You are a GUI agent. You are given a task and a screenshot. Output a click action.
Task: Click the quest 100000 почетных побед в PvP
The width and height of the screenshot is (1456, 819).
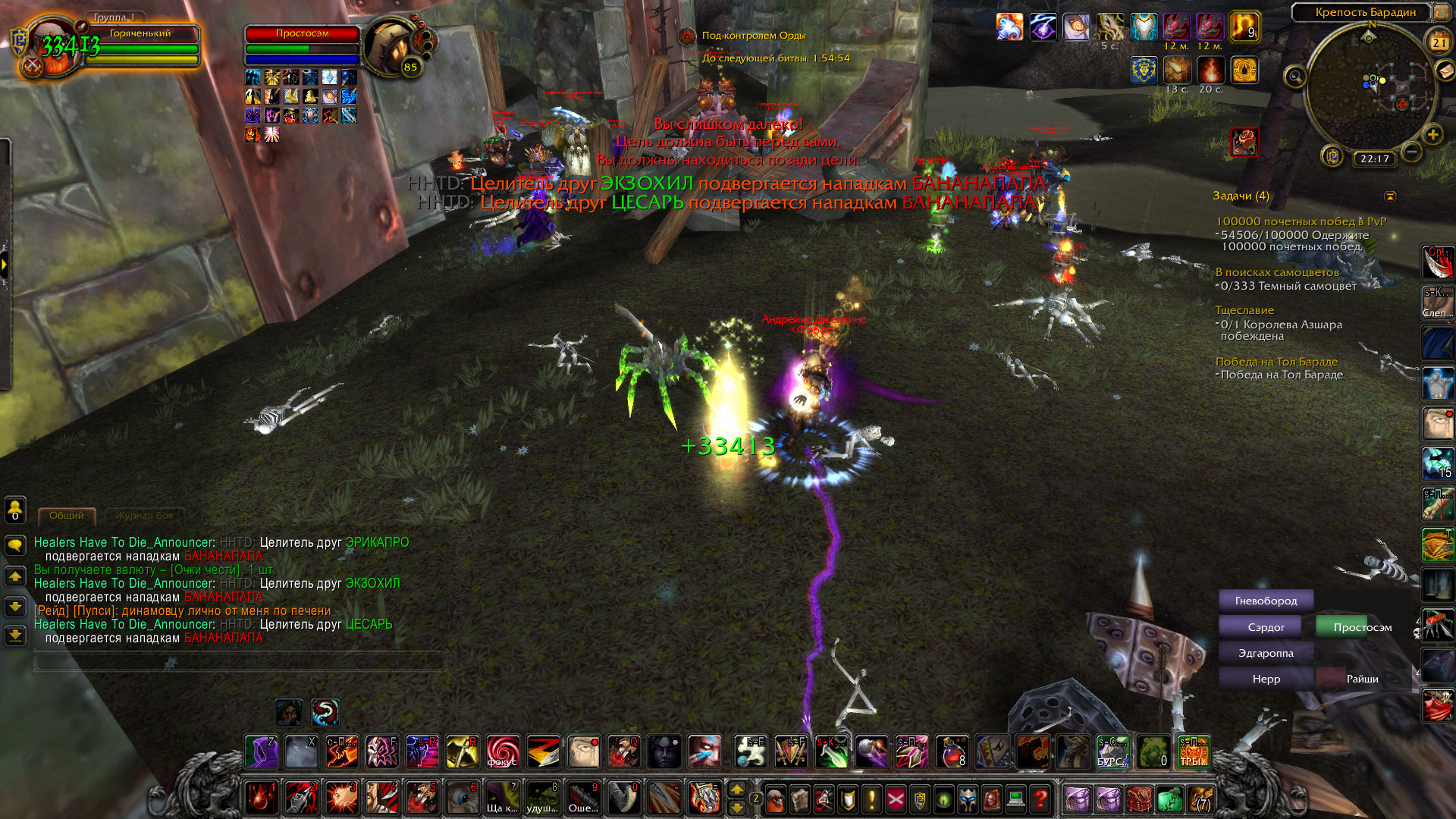[1301, 221]
